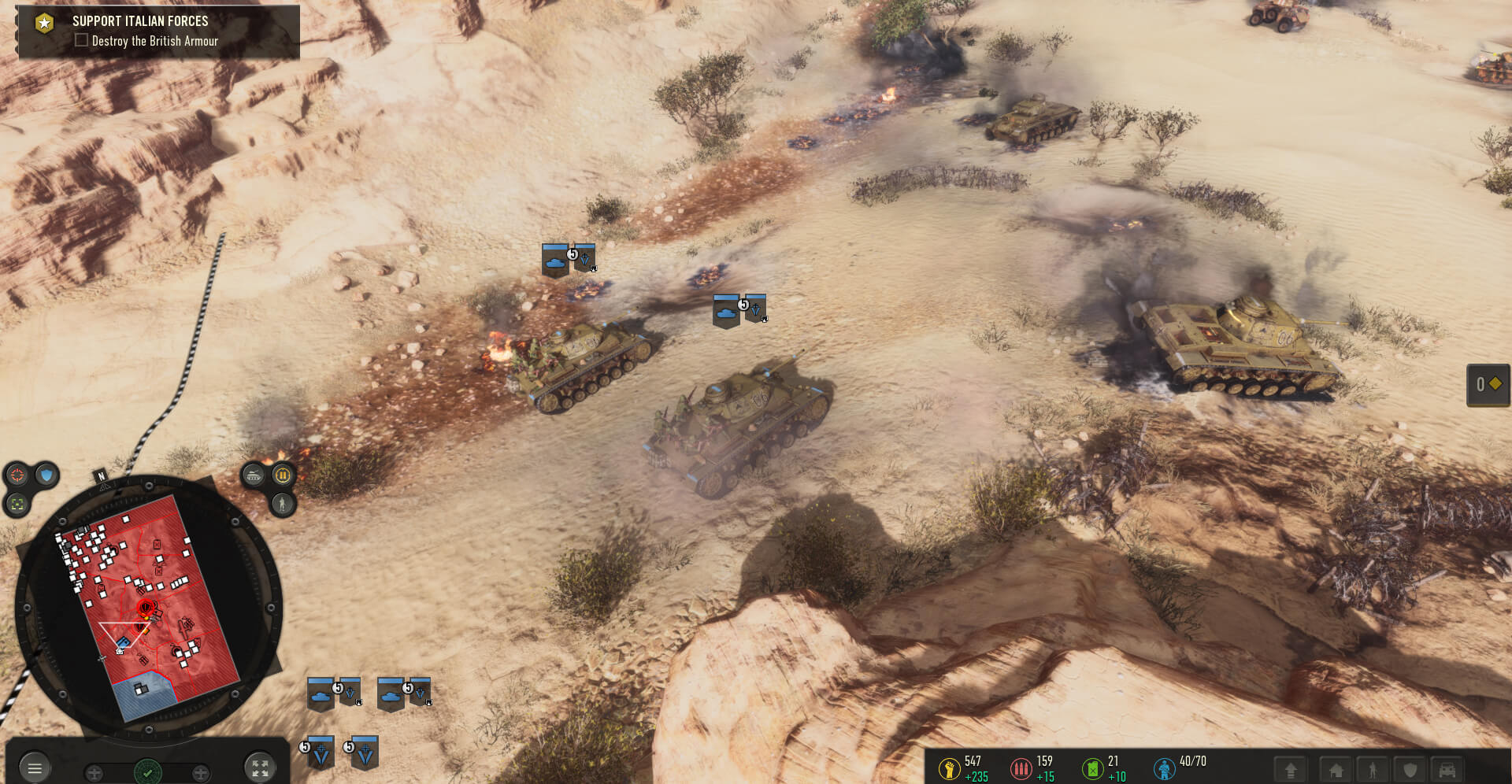Select the building icon in the bottom-right command bar
This screenshot has height=784, width=1512.
(x=1336, y=769)
